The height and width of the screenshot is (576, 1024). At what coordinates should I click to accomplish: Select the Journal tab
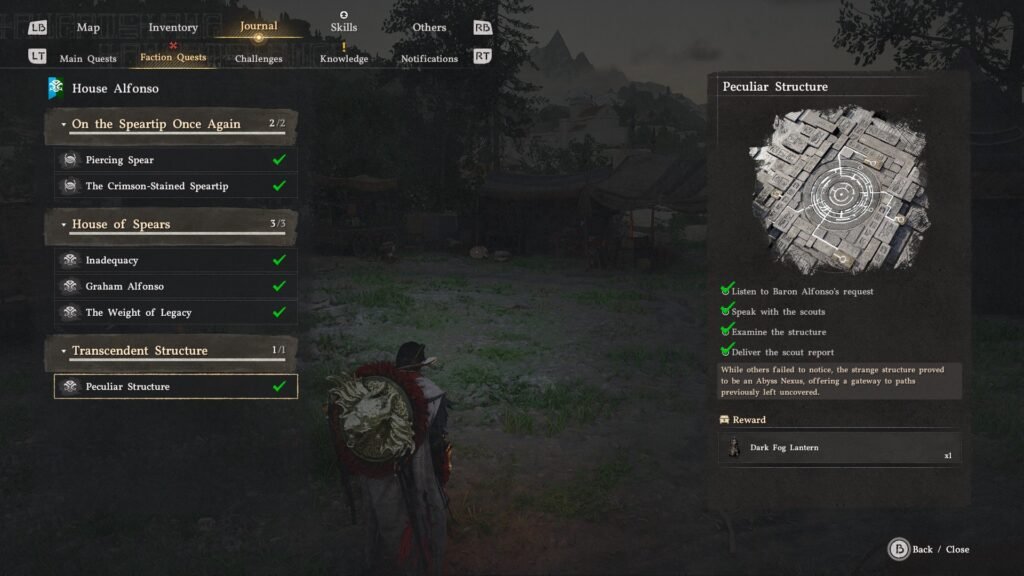(259, 26)
